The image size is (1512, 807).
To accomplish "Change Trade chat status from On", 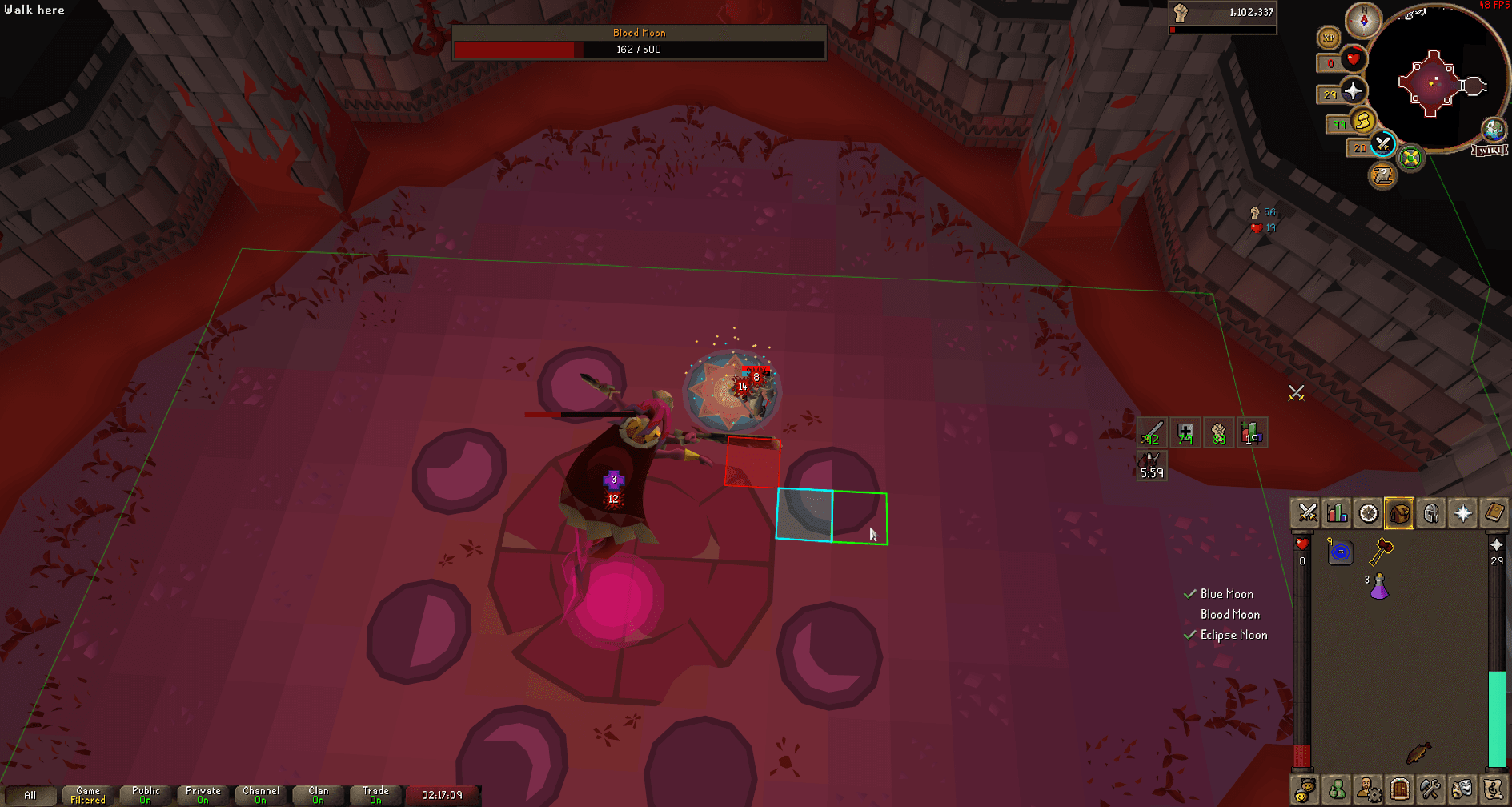I will [x=375, y=793].
